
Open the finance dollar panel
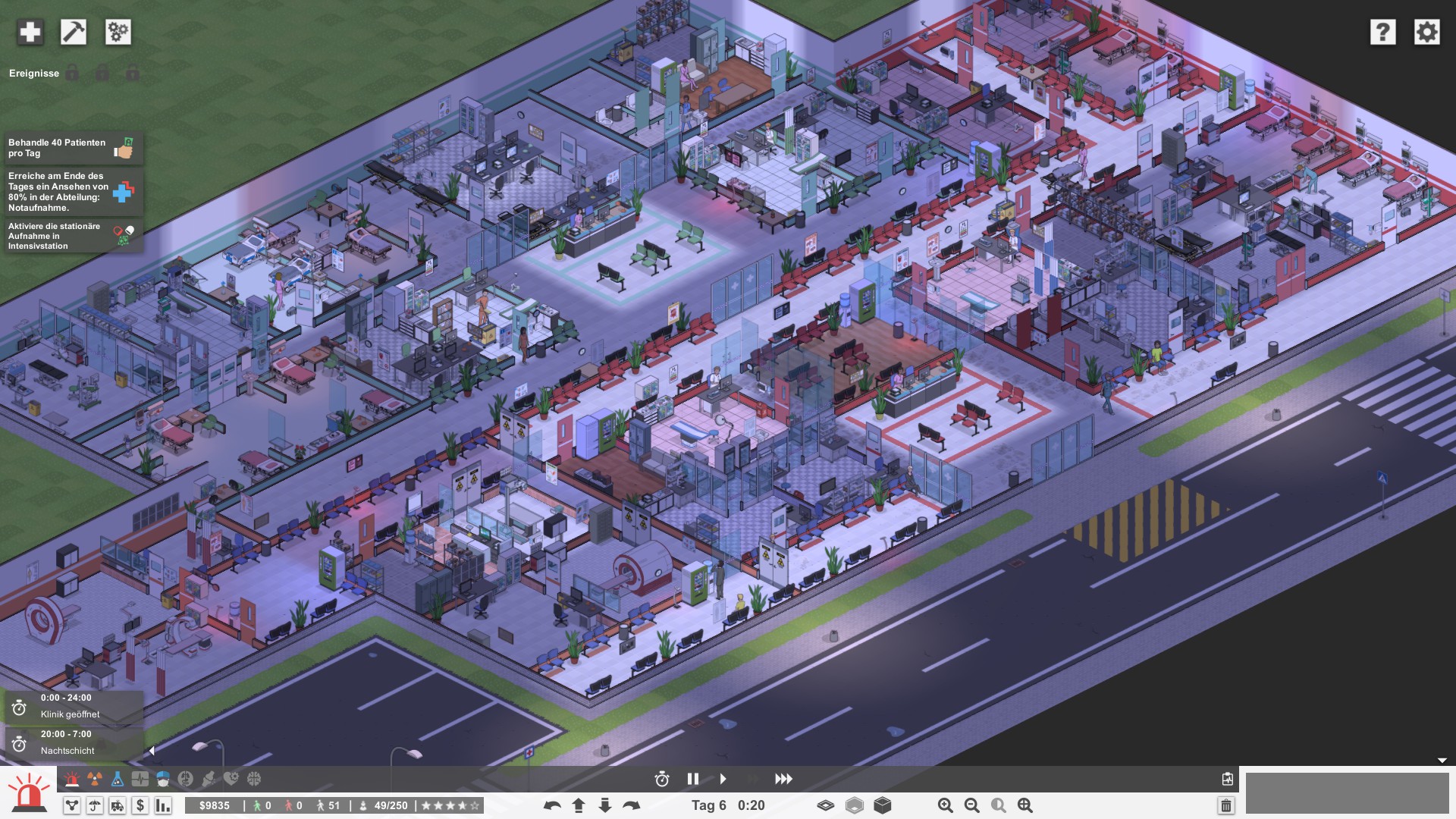pos(140,806)
